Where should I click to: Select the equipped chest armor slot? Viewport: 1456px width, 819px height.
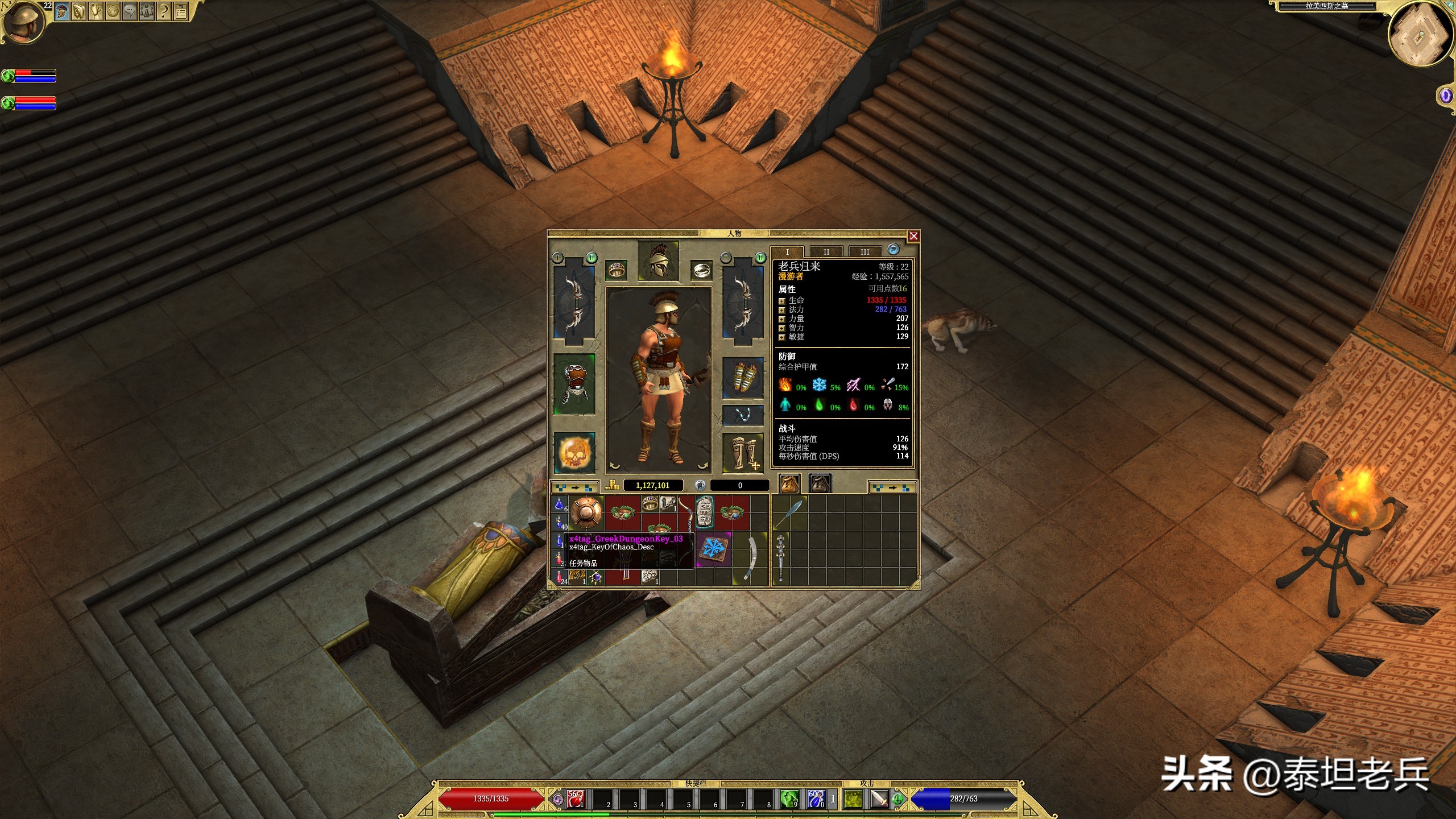click(574, 384)
